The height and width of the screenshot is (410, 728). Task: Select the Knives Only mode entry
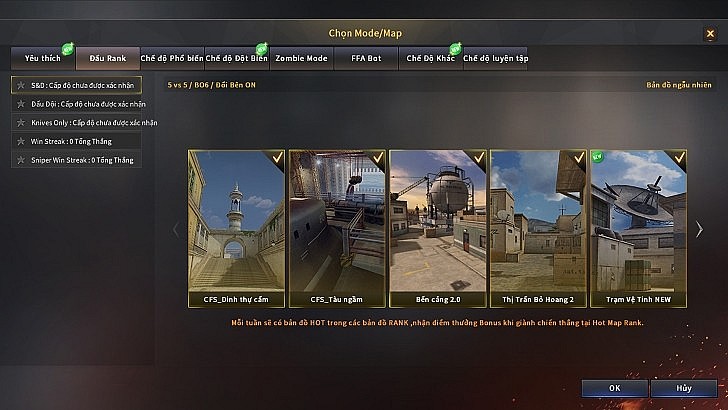(x=84, y=122)
